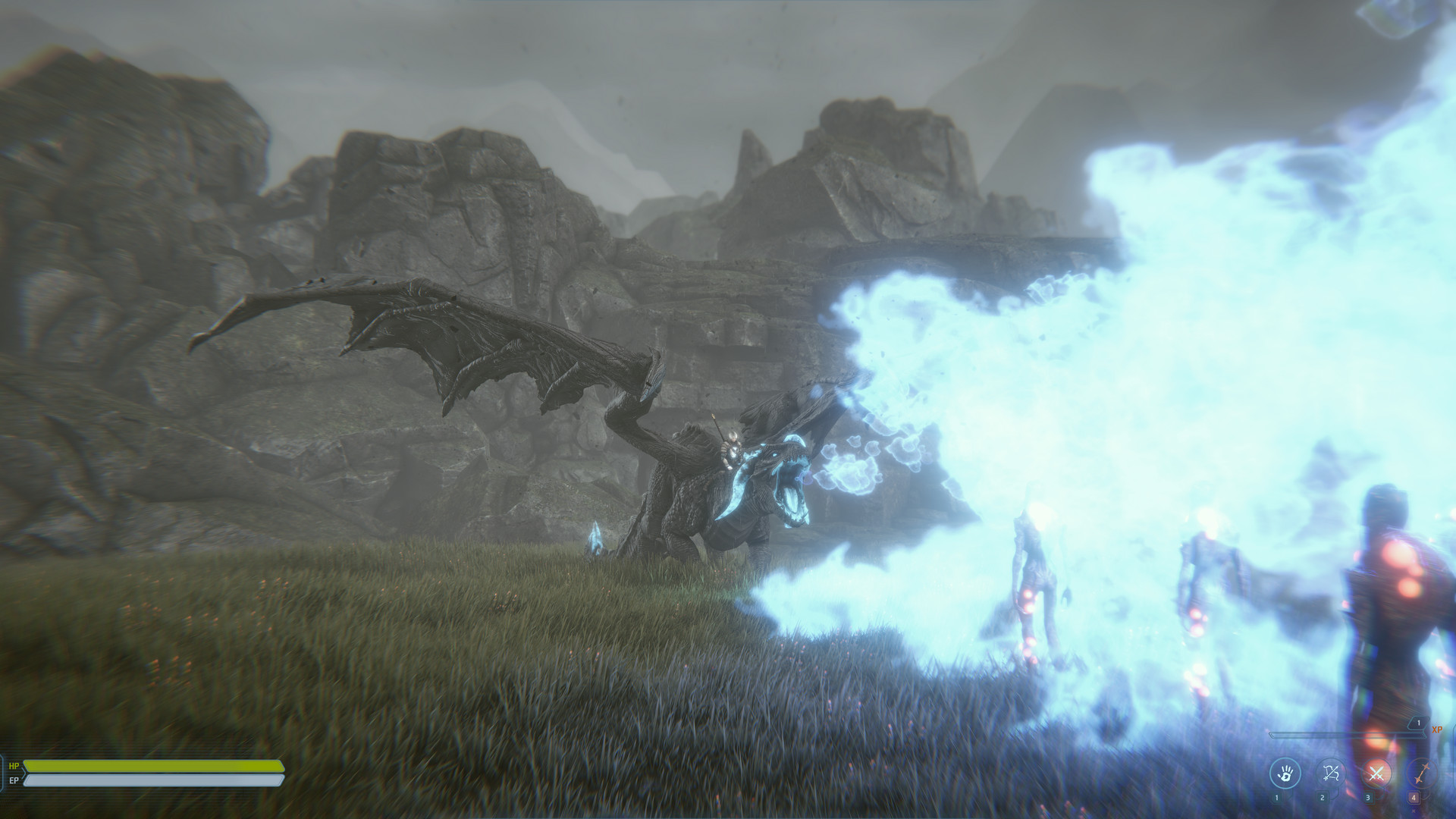Click the level "1" badge above the XP bar

(1419, 723)
